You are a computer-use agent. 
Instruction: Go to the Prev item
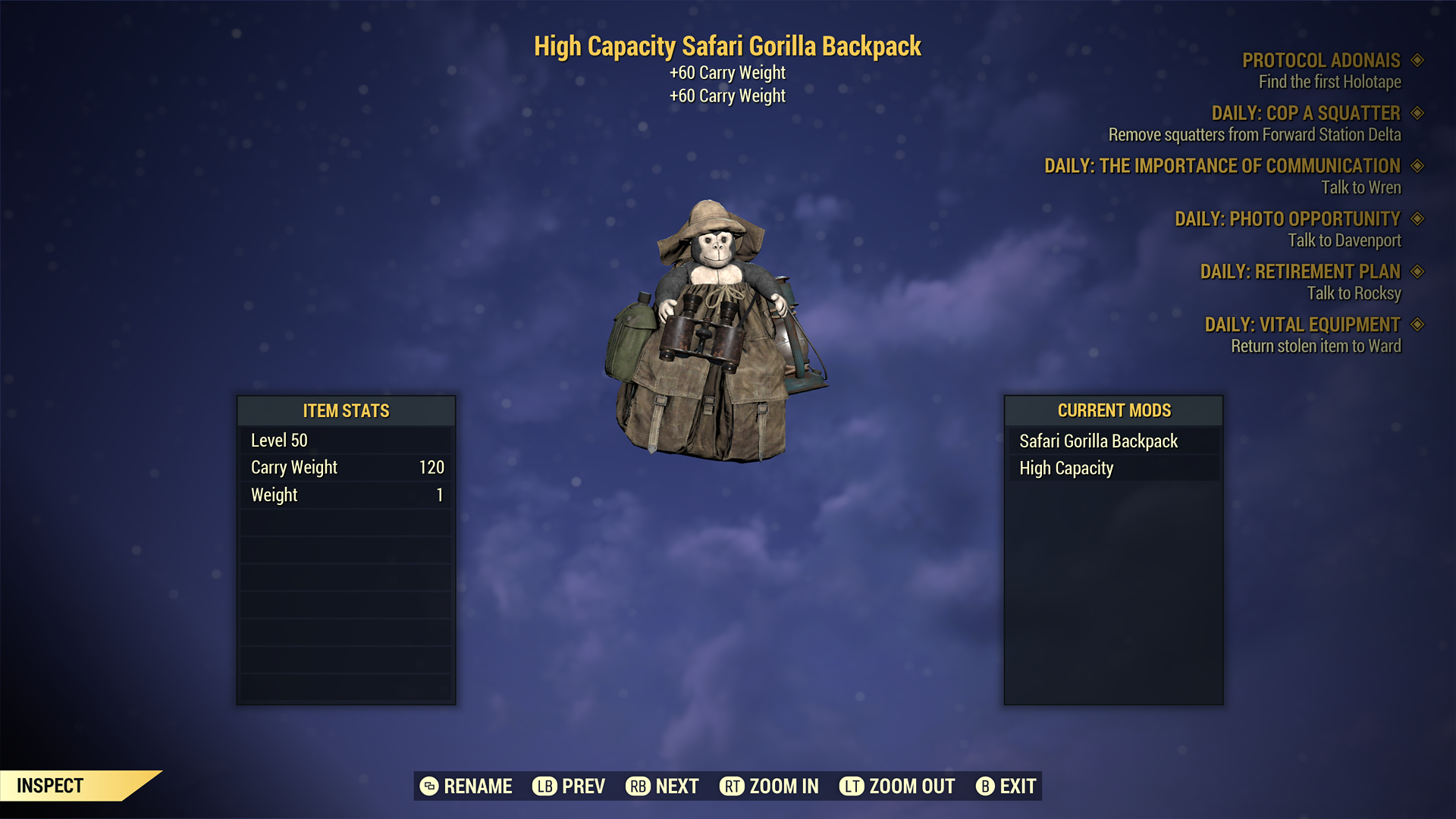[569, 786]
